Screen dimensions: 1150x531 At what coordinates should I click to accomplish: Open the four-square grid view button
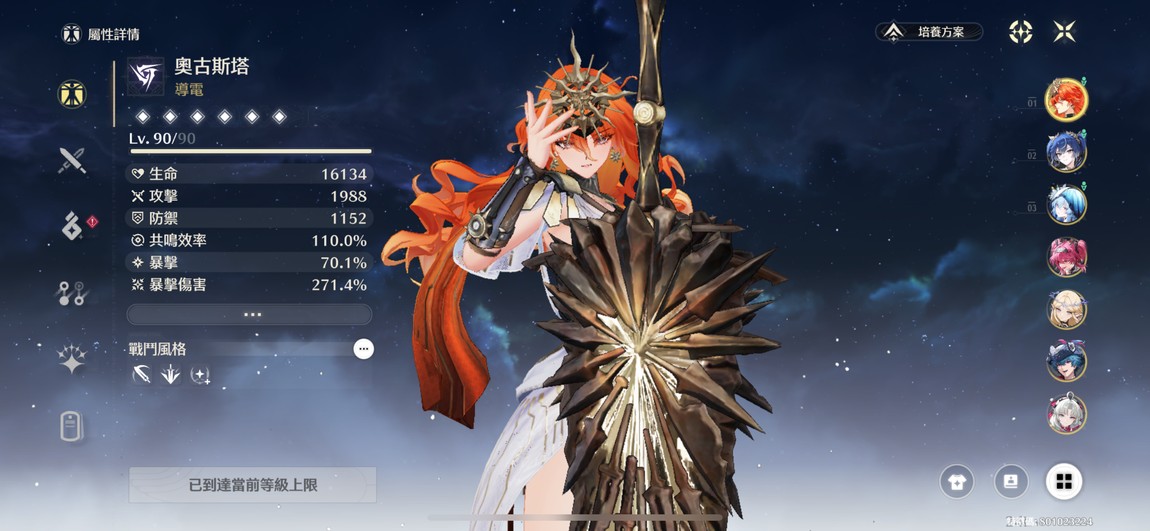pos(1064,482)
